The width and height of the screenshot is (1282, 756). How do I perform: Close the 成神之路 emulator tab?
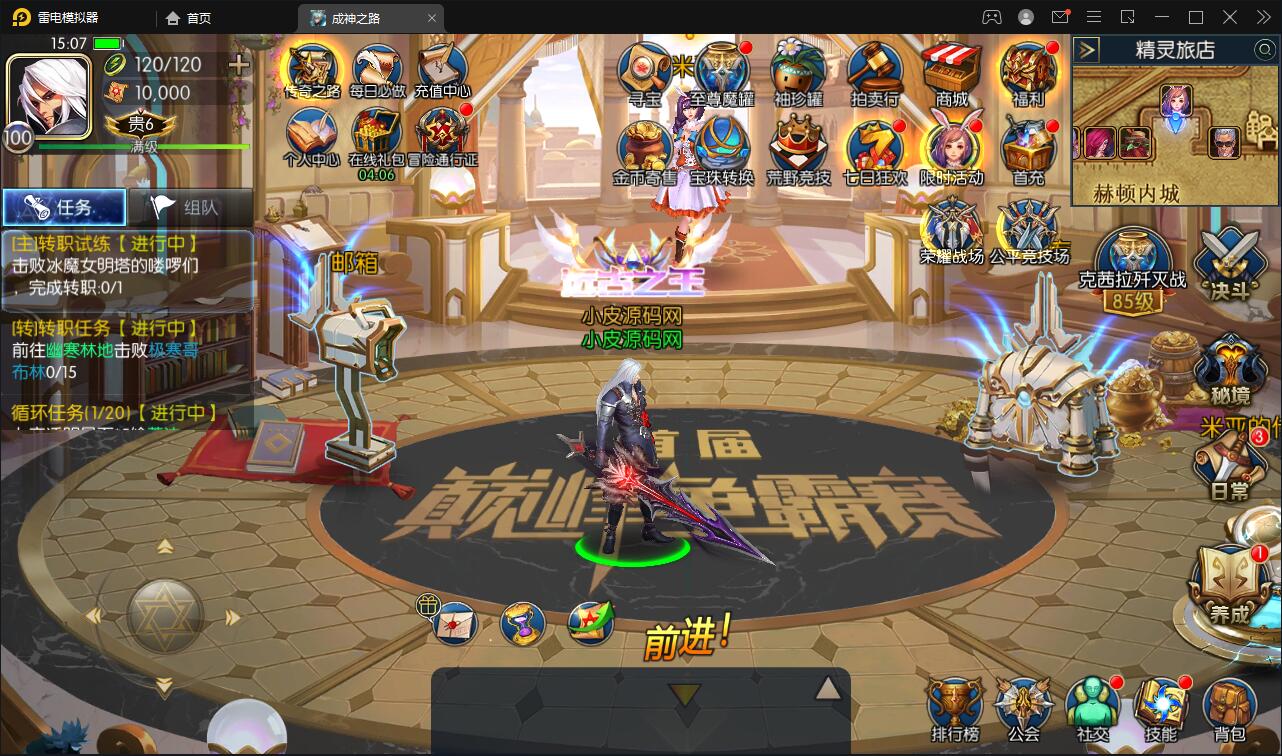pos(432,18)
